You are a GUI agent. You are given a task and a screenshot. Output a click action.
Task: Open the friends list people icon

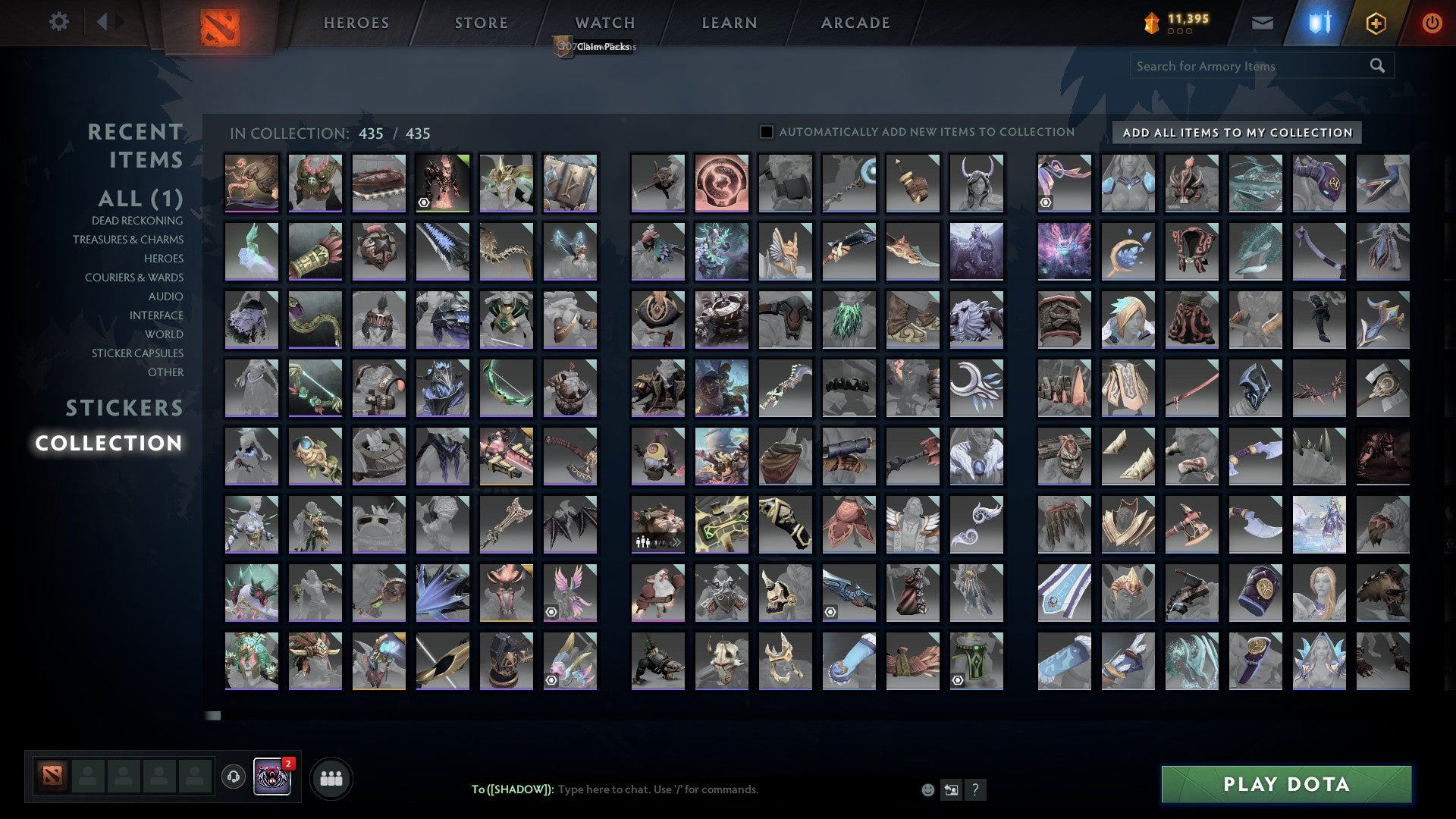click(x=331, y=777)
